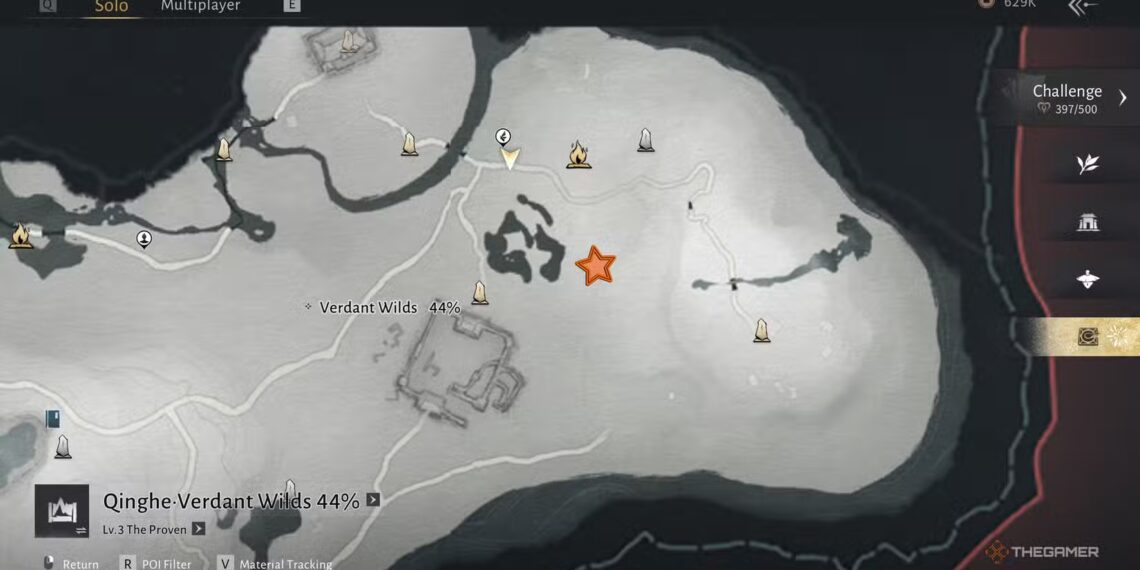Image resolution: width=1140 pixels, height=570 pixels.
Task: Click the orange star map marker
Action: [595, 266]
